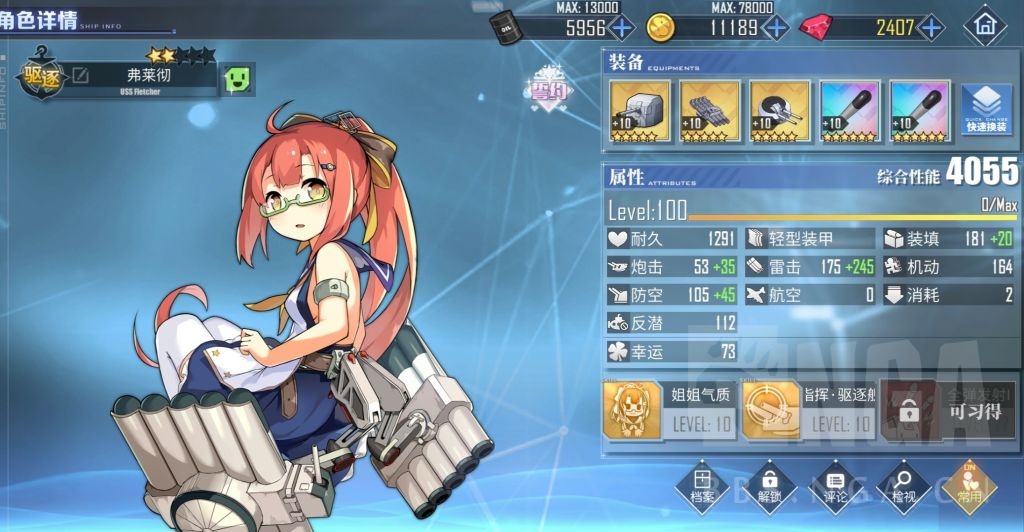Buy red gems with the plus button
Image resolution: width=1024 pixels, height=532 pixels.
click(932, 27)
